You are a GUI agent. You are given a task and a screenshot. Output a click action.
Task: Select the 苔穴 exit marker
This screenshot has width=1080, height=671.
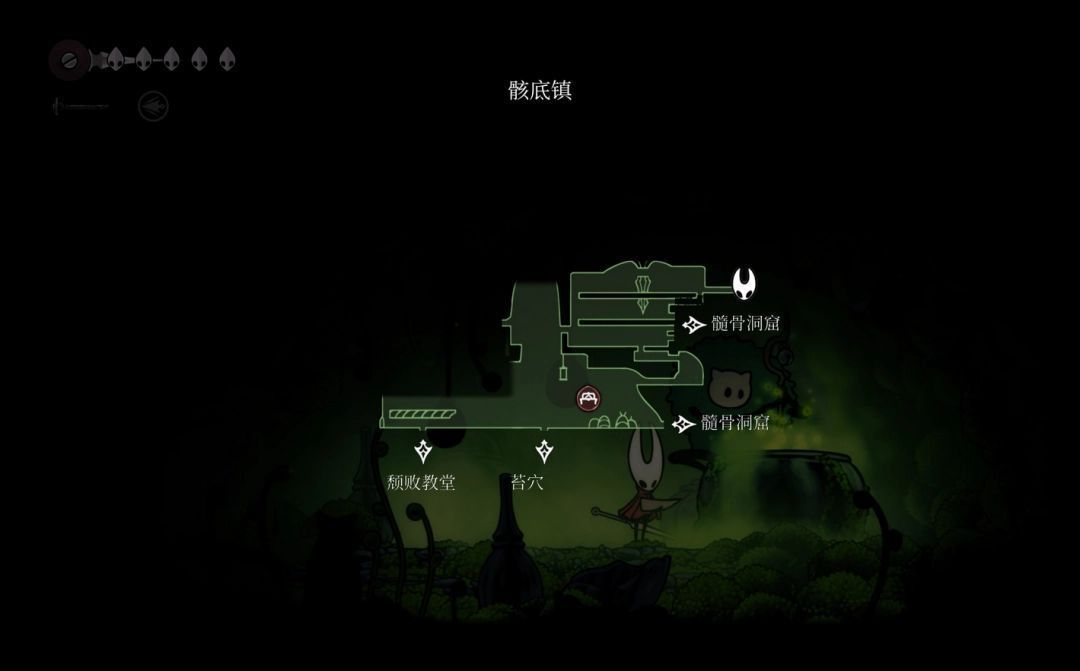click(x=544, y=451)
